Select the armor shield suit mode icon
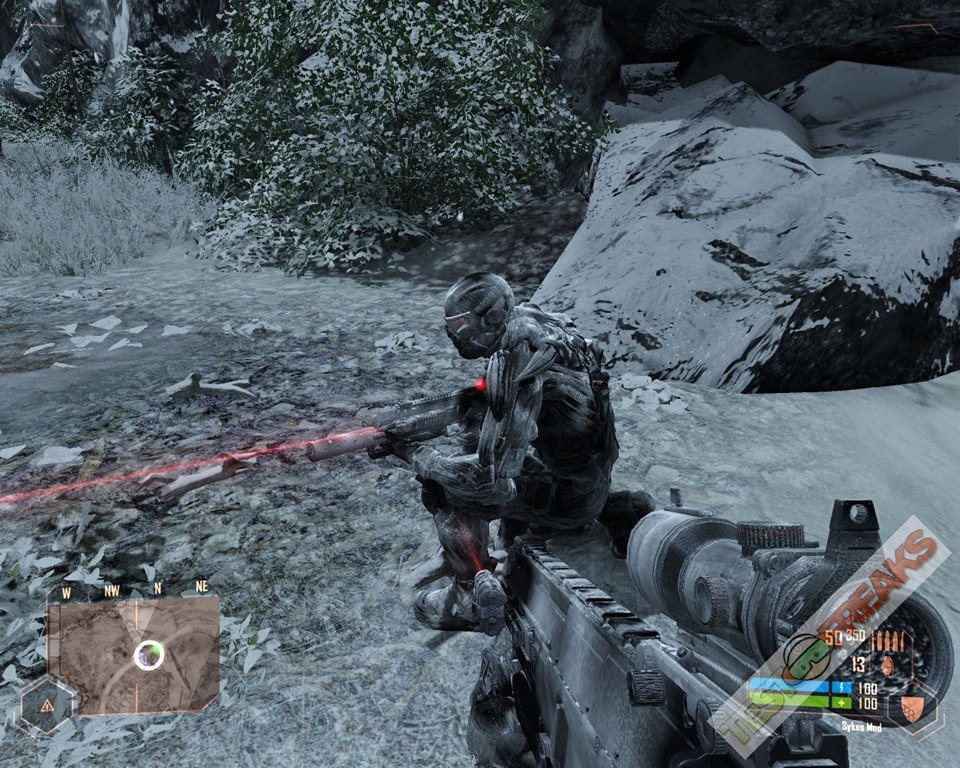Screen dimensions: 960x768 tap(912, 707)
